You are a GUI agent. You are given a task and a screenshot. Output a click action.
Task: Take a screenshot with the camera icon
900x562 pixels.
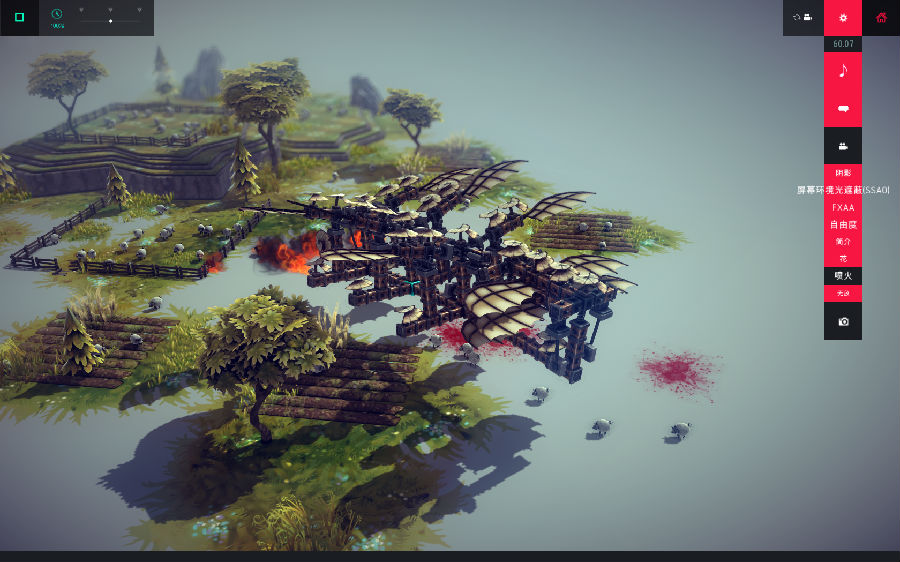(x=843, y=322)
